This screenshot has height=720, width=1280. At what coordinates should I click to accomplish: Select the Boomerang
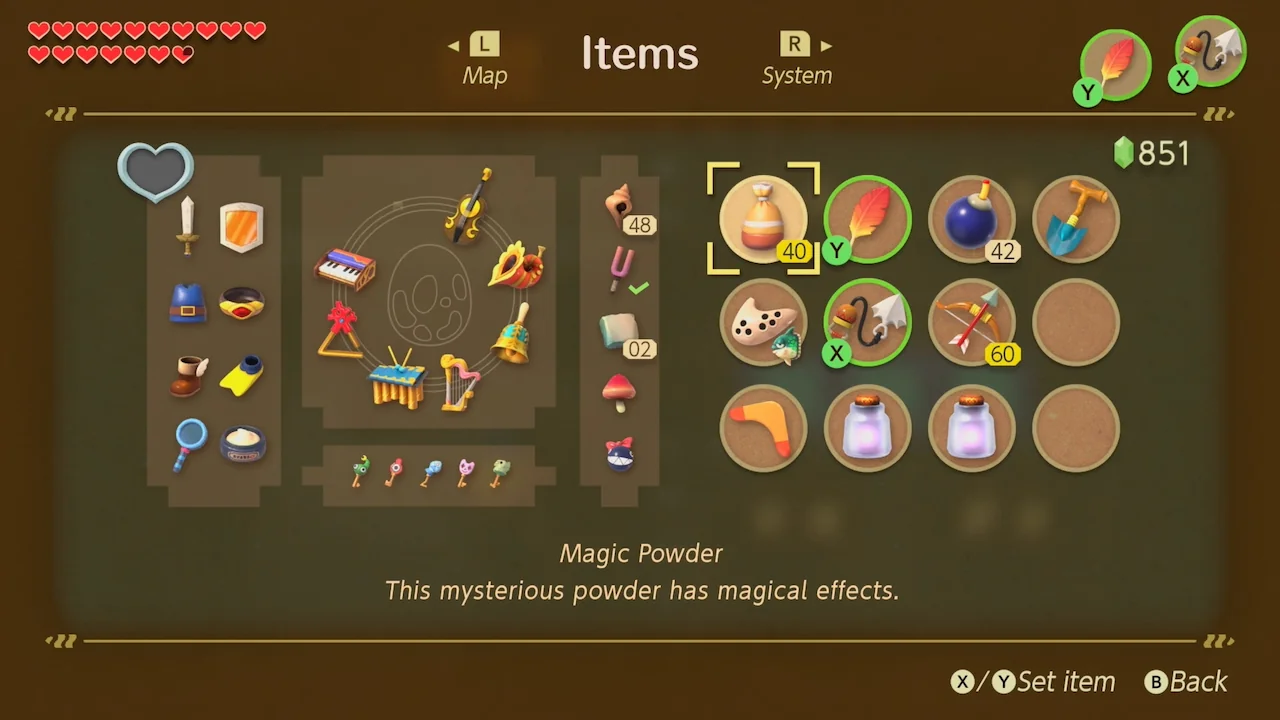coord(763,427)
